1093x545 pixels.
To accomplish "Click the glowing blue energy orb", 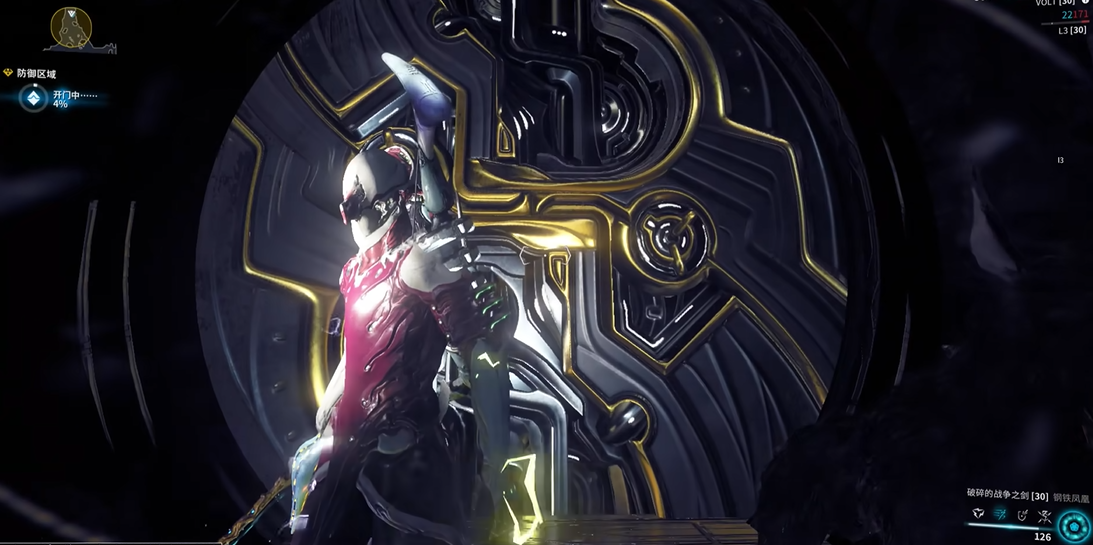I will [x=1074, y=525].
